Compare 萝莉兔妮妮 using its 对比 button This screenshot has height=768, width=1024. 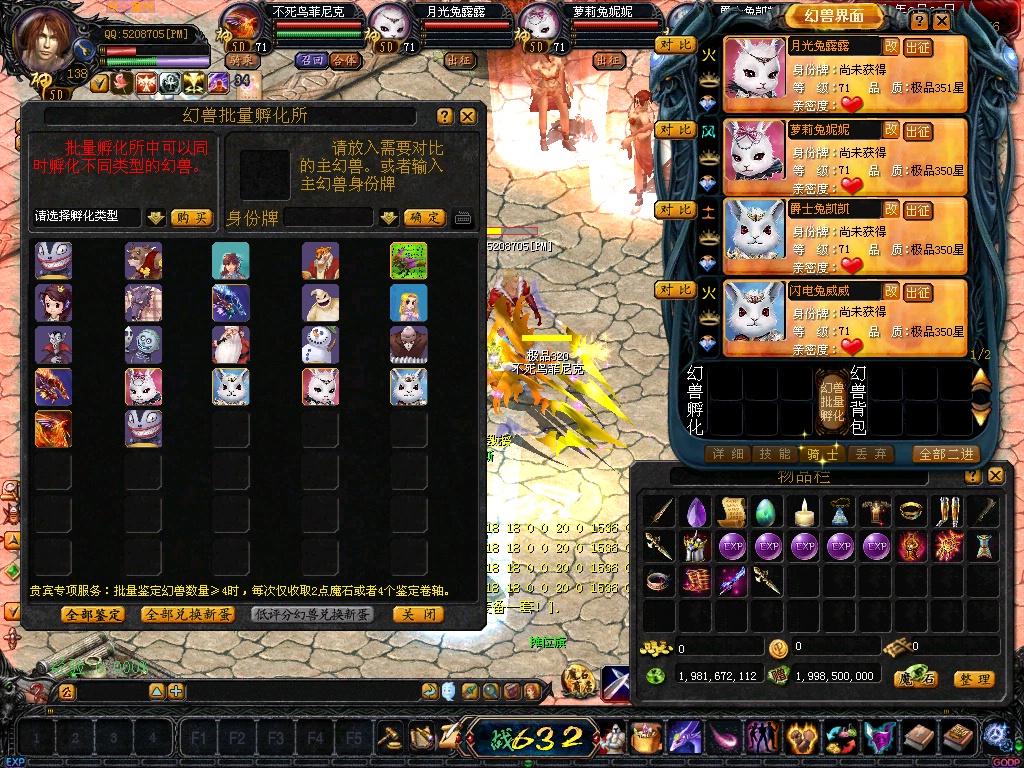point(676,130)
